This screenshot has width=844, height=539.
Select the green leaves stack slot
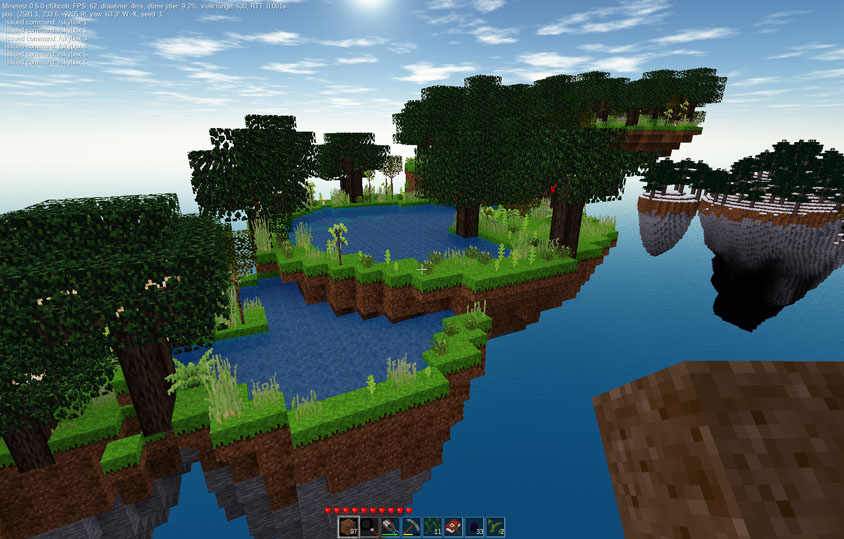[x=432, y=527]
